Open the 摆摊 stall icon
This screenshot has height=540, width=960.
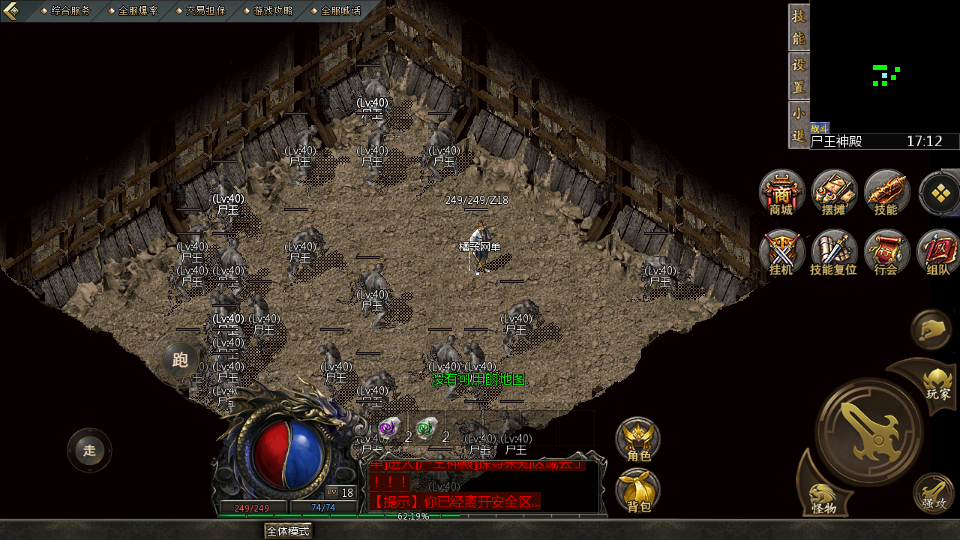pyautogui.click(x=834, y=193)
